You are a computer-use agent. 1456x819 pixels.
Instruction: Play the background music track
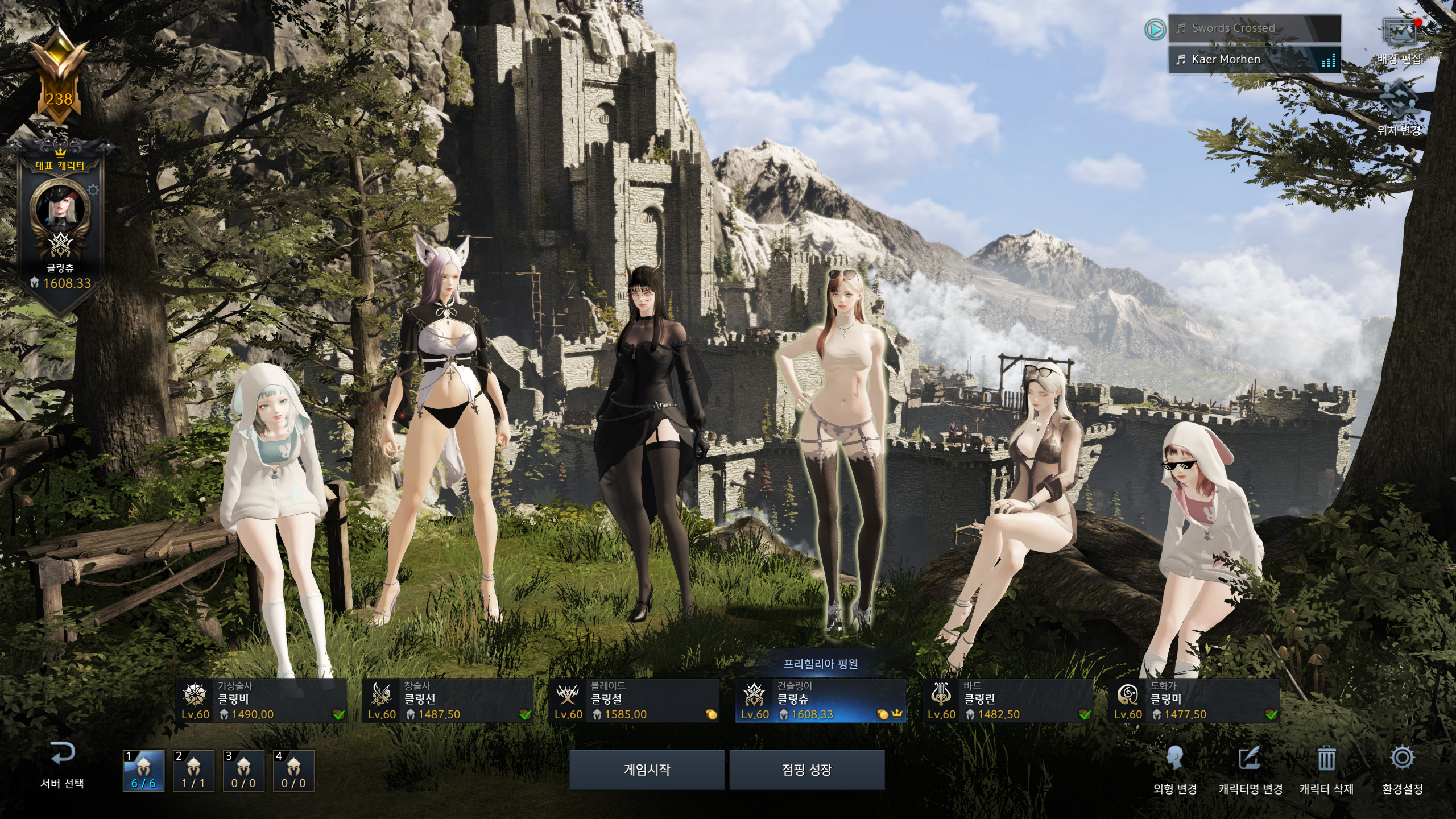(x=1155, y=29)
